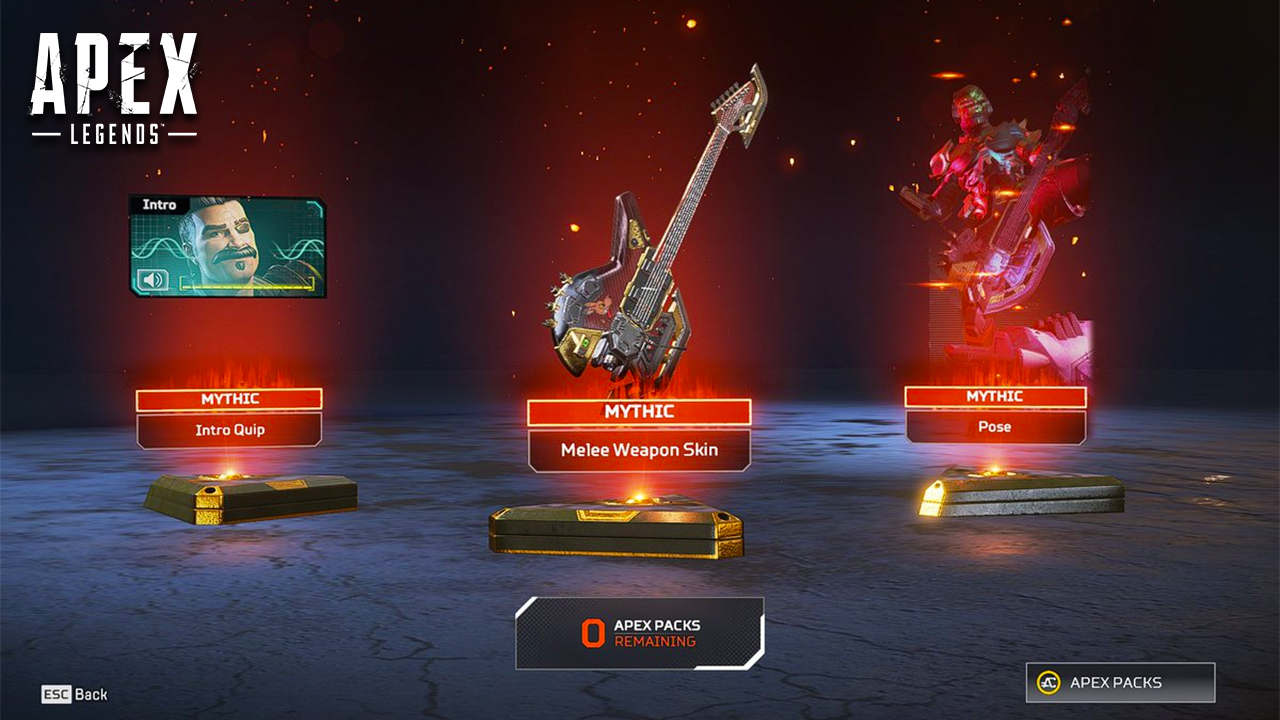Click the intro quip character preview thumbnail

coord(225,240)
